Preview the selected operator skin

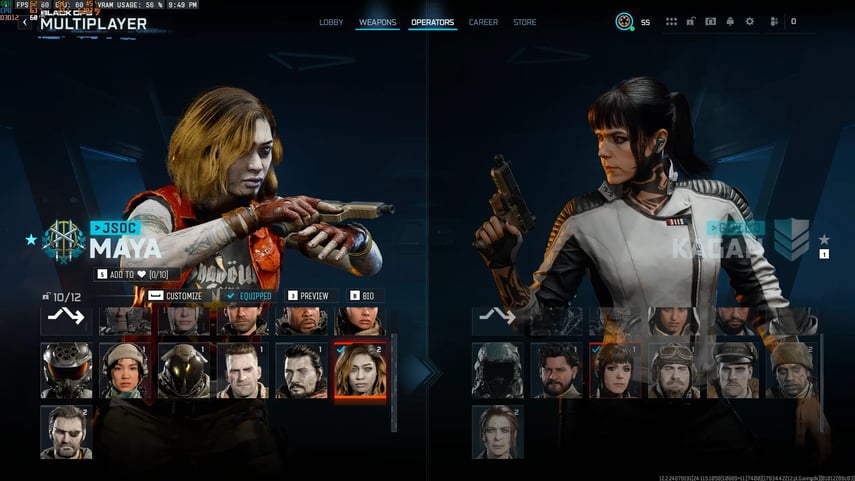coord(308,296)
